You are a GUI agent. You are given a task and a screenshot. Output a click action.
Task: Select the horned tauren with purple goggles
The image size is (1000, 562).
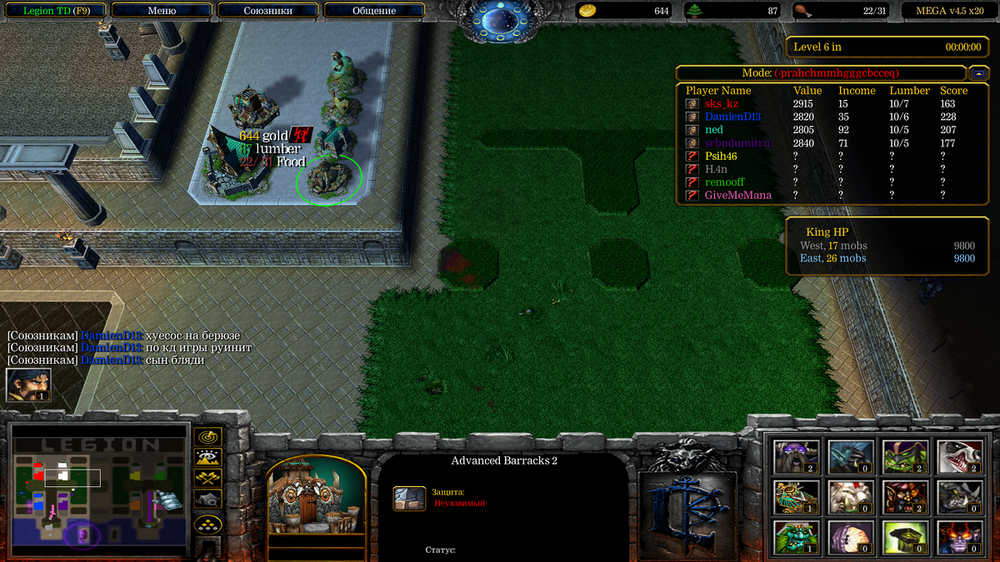[797, 456]
